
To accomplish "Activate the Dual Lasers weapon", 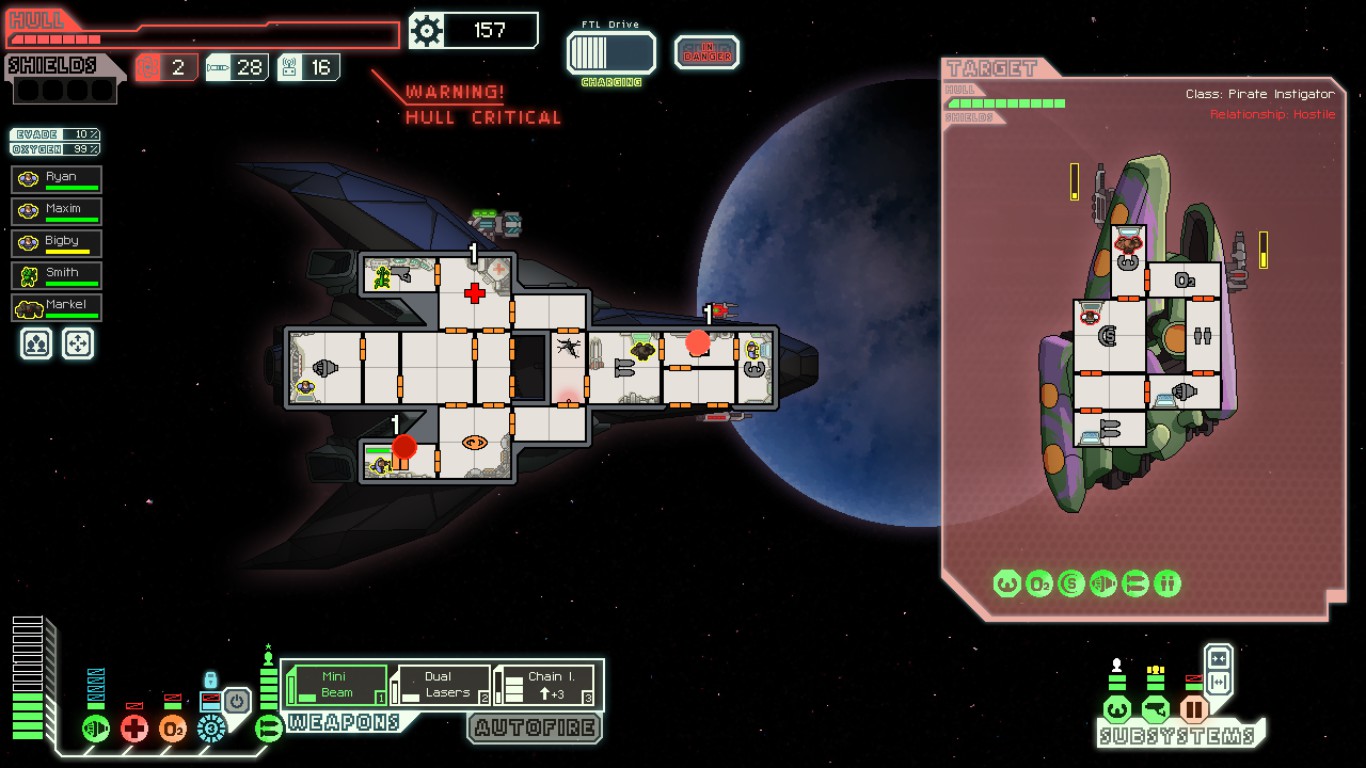I will tap(441, 685).
